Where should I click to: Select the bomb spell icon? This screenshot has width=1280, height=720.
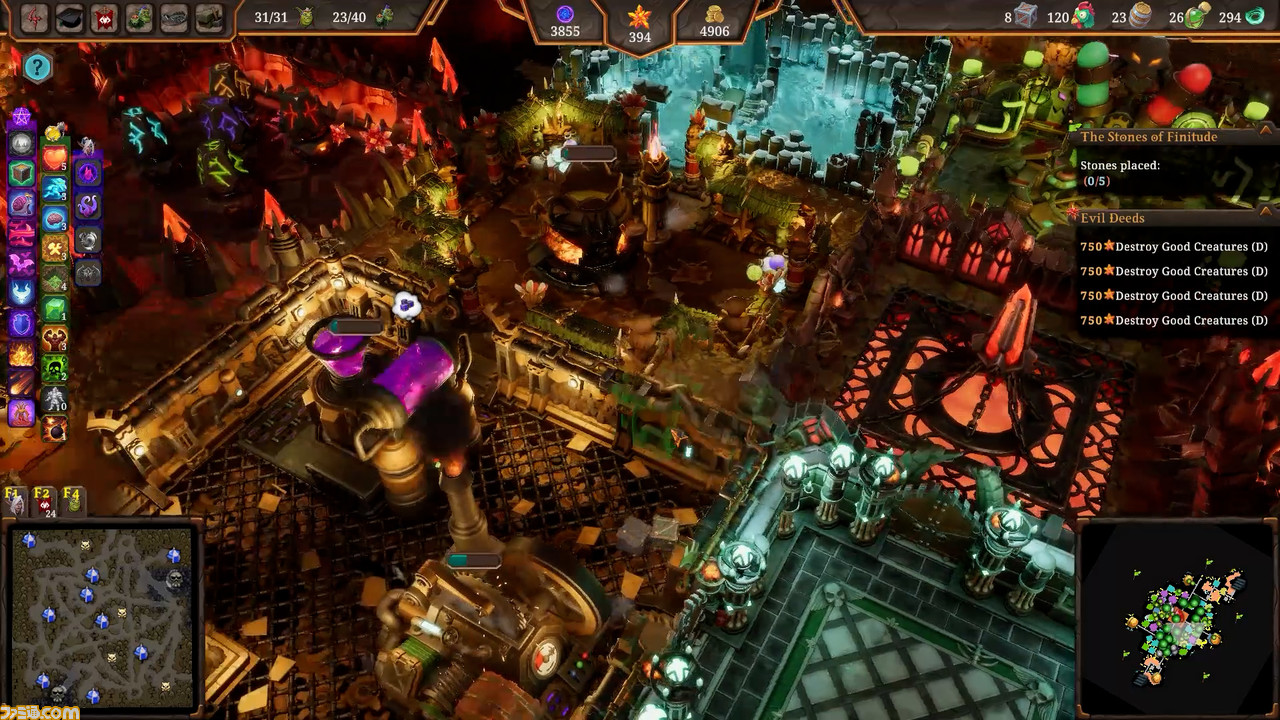55,431
